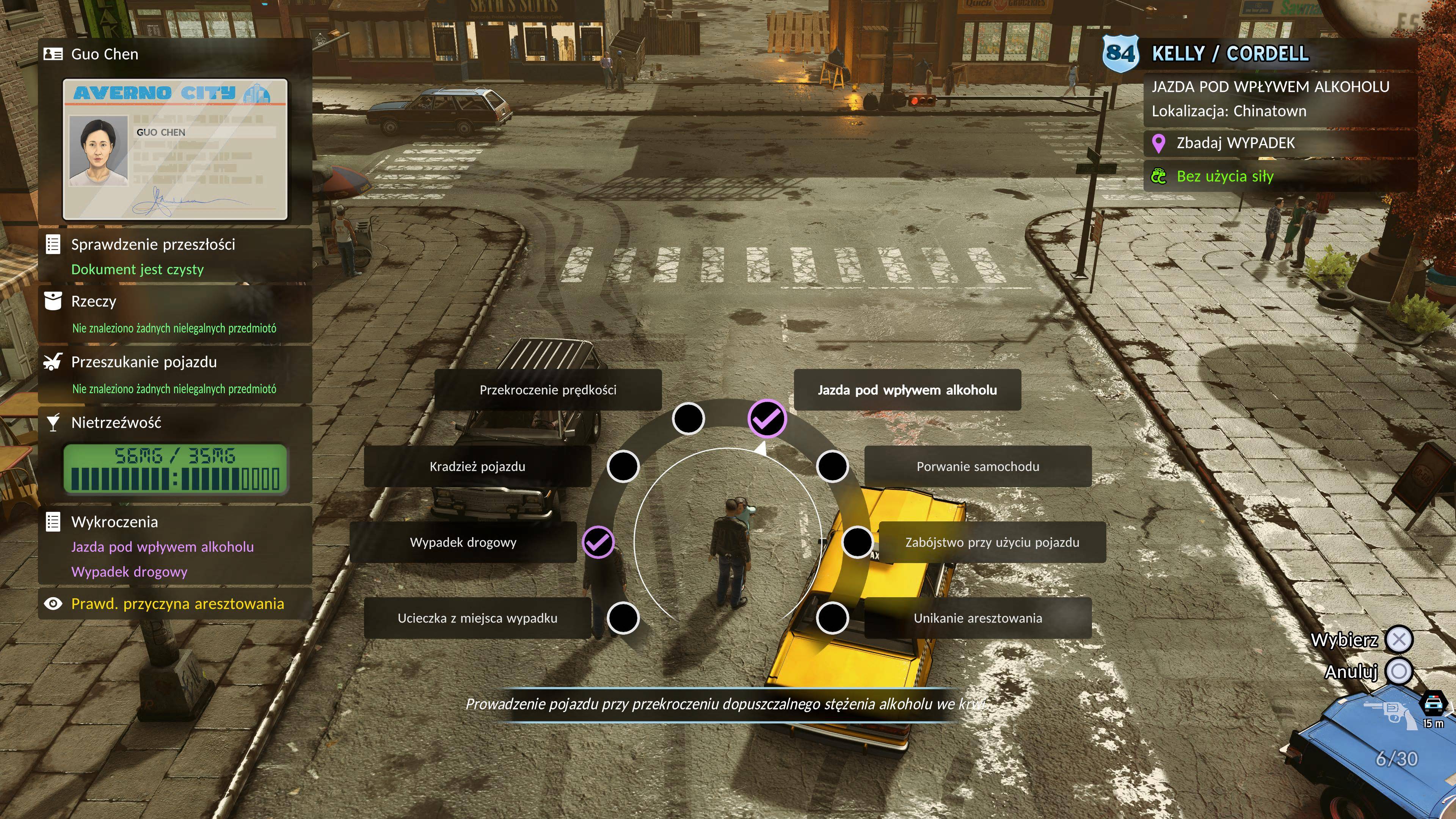
Task: Inspect Guo Chen's Averno City ID card
Action: [175, 149]
